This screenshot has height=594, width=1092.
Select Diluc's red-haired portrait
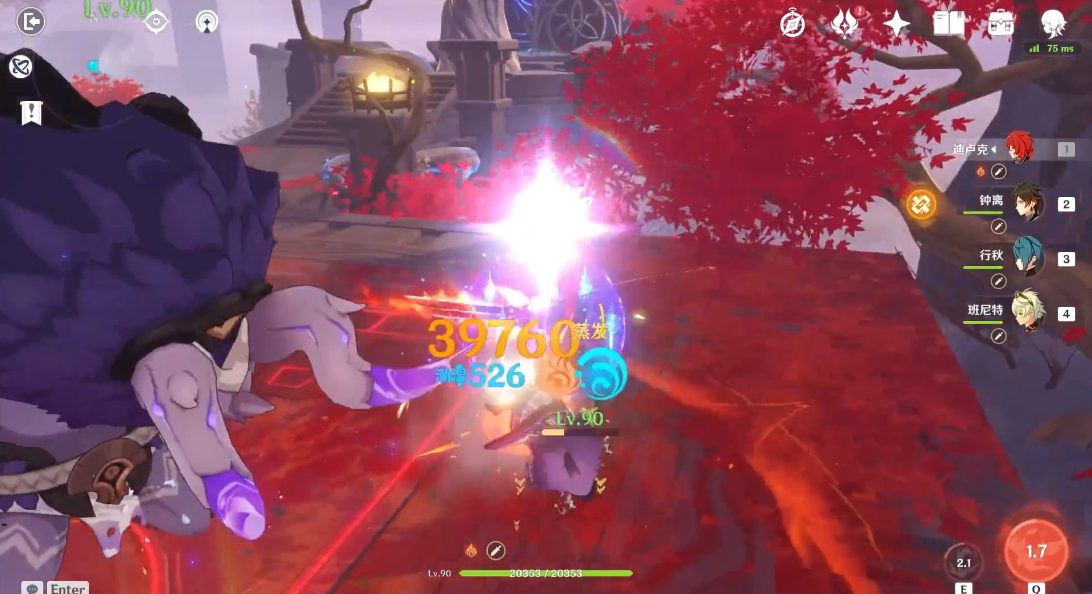[1020, 149]
